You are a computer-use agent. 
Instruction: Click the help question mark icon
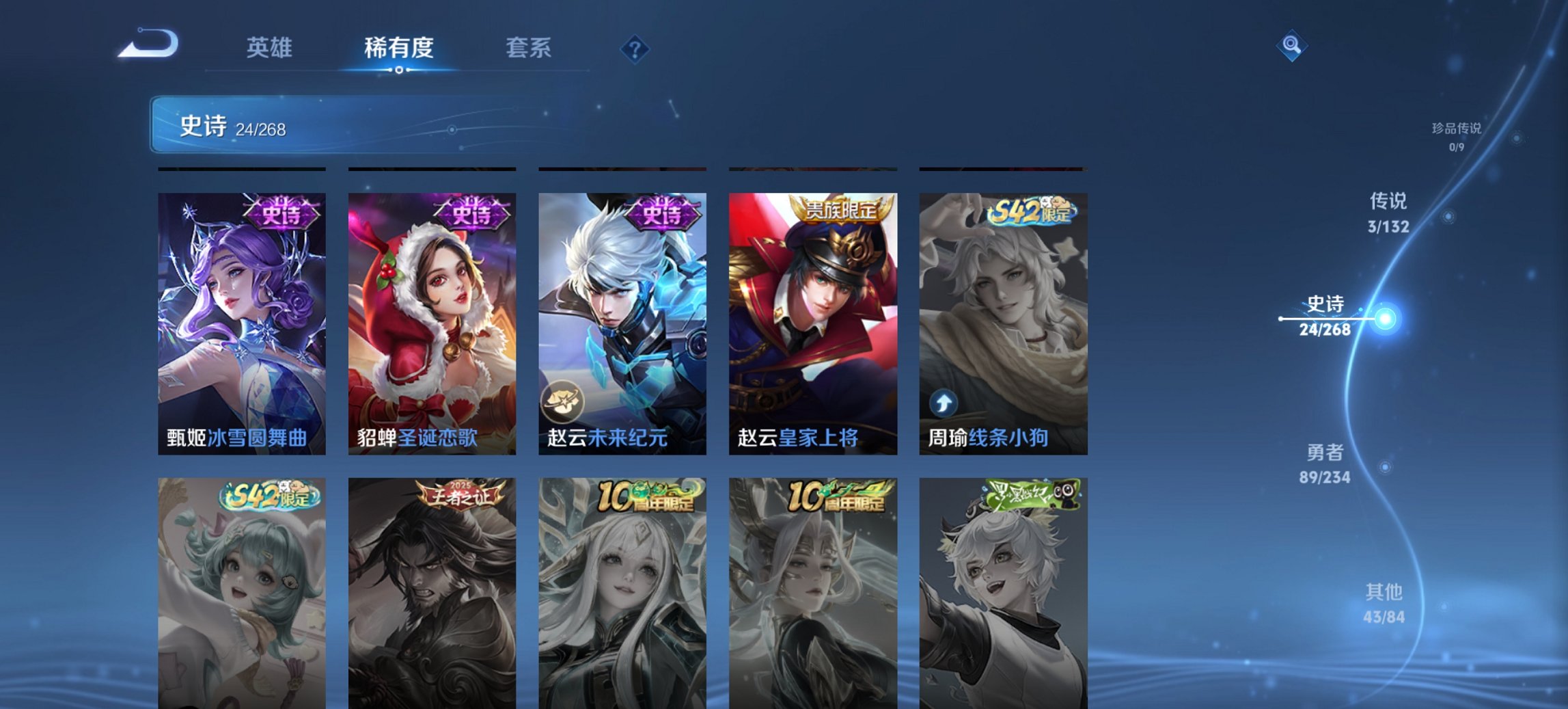tap(635, 48)
